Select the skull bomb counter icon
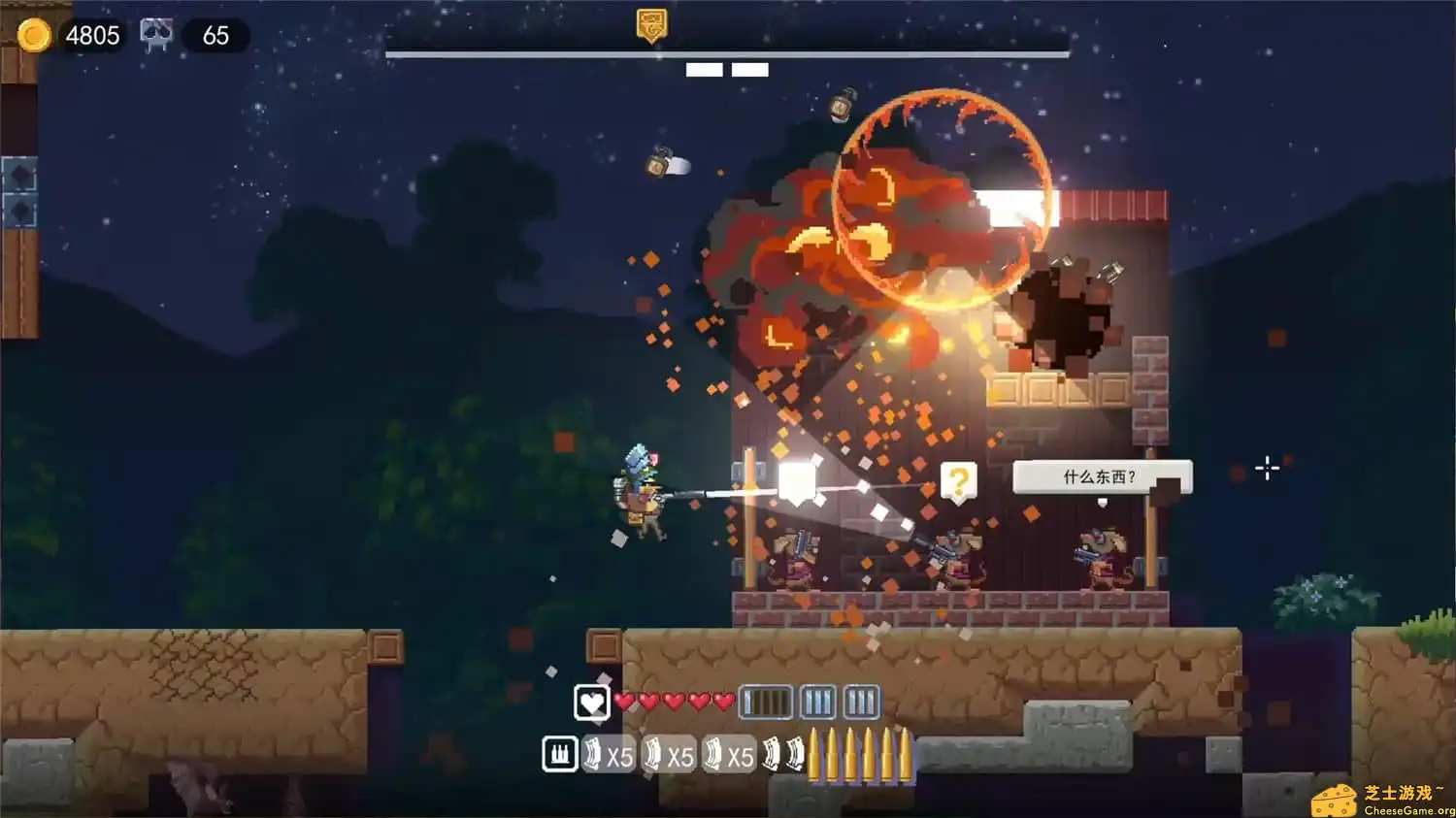 pyautogui.click(x=155, y=32)
